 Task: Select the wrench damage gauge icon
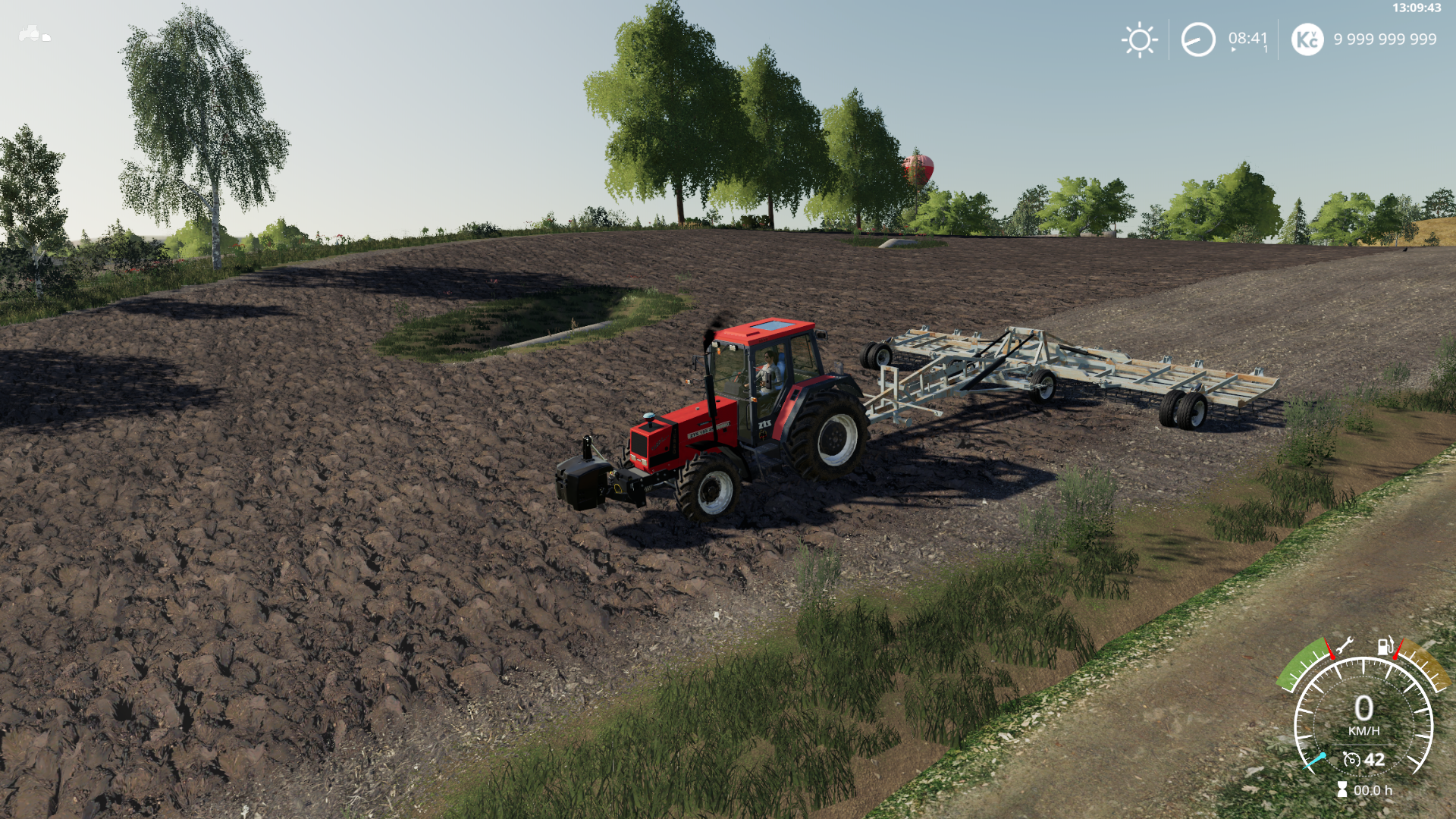[1344, 646]
